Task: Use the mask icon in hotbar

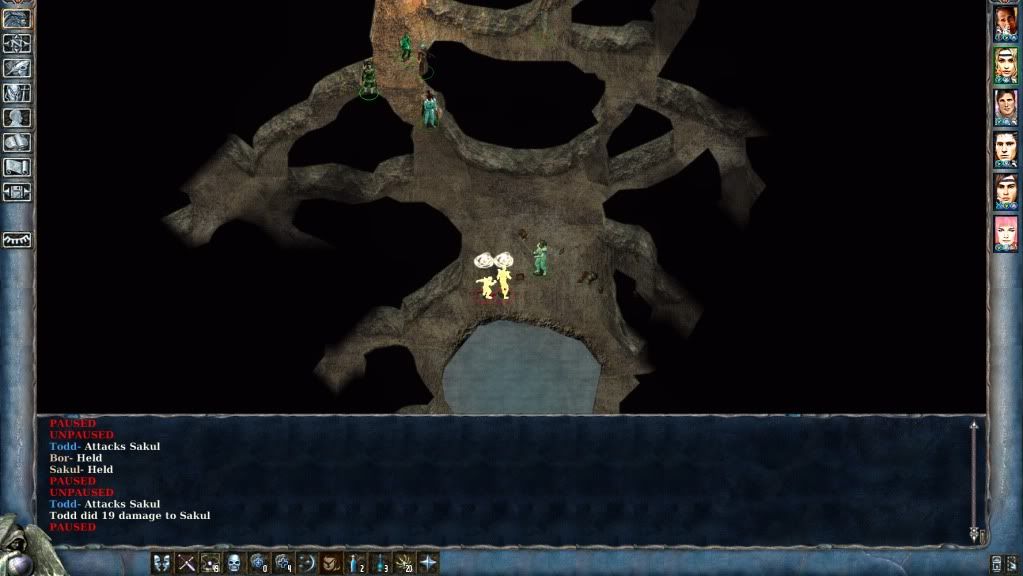Action: click(x=162, y=563)
